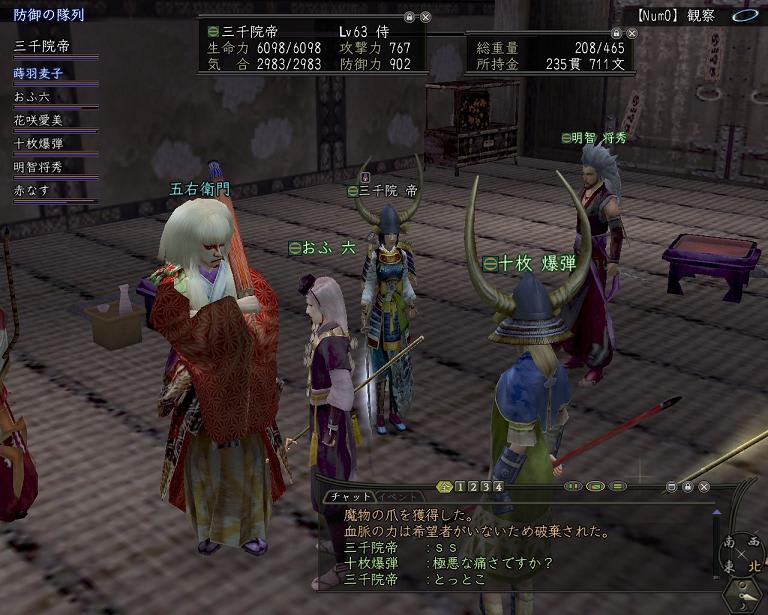
Task: Select party member 赤なす in the party list
Action: click(32, 190)
